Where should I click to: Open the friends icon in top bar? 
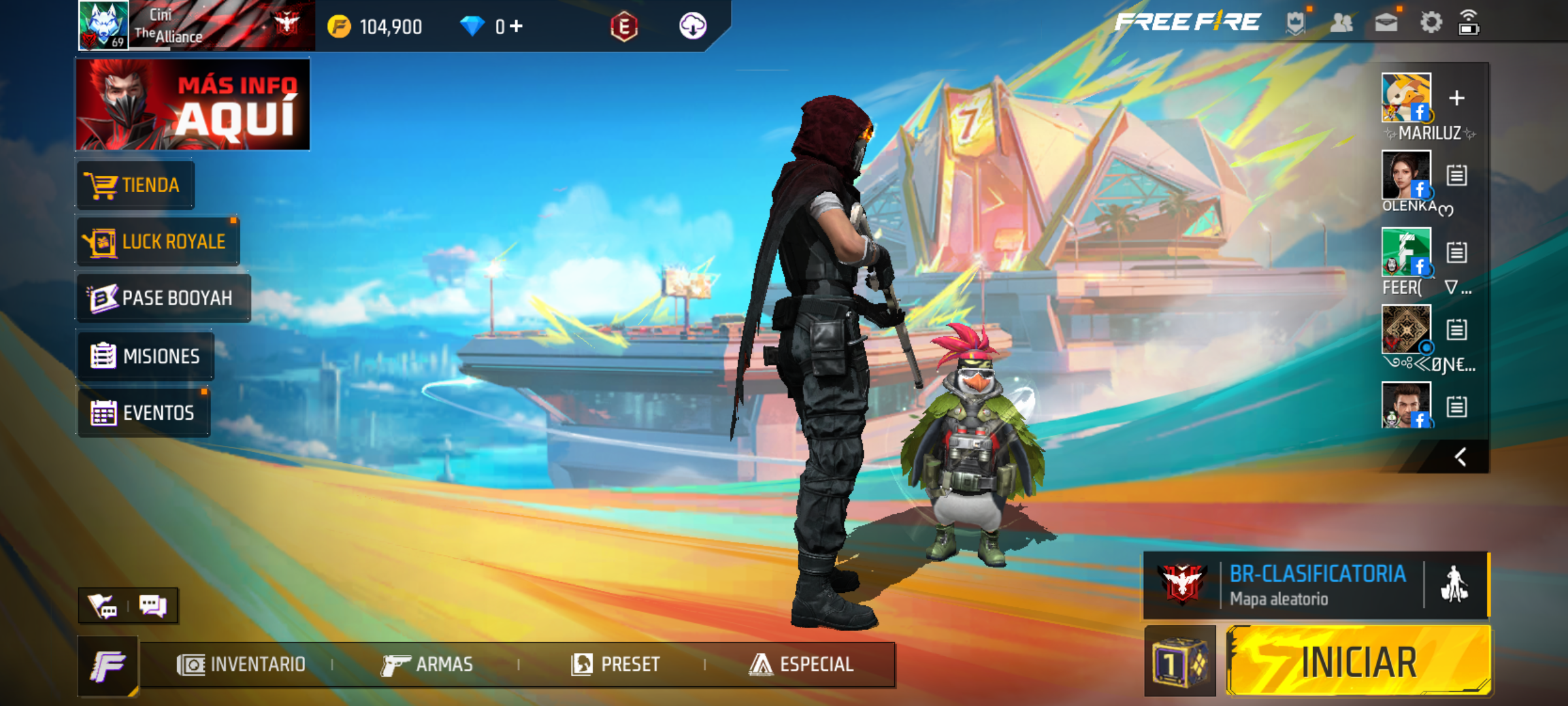click(x=1341, y=23)
